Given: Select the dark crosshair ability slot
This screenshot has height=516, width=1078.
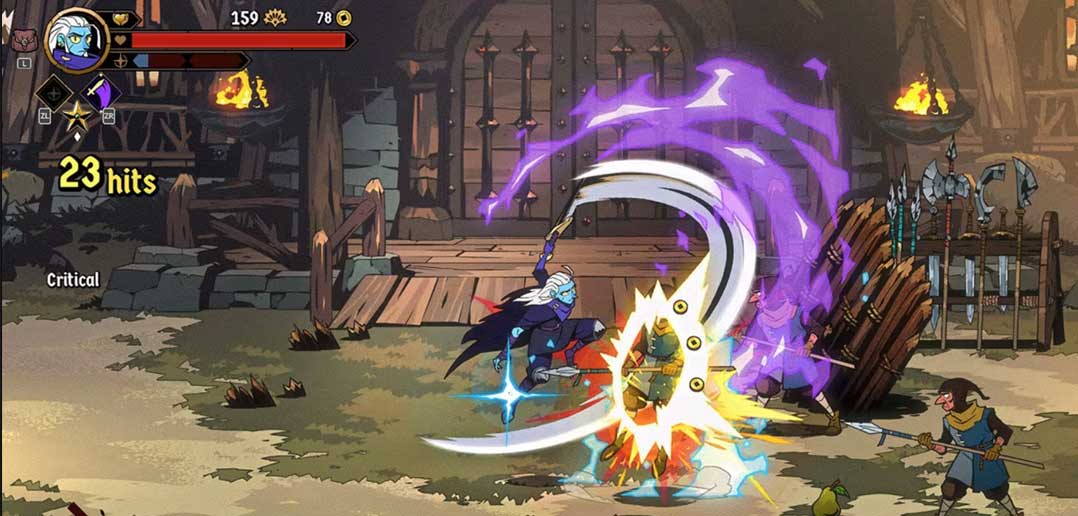Looking at the screenshot, I should tap(53, 93).
